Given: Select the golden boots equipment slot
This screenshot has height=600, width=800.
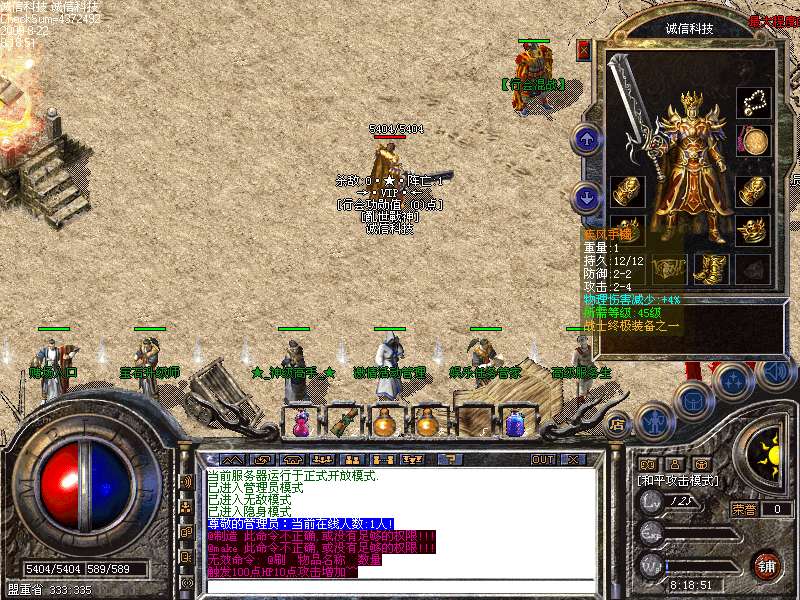Looking at the screenshot, I should click(x=708, y=267).
